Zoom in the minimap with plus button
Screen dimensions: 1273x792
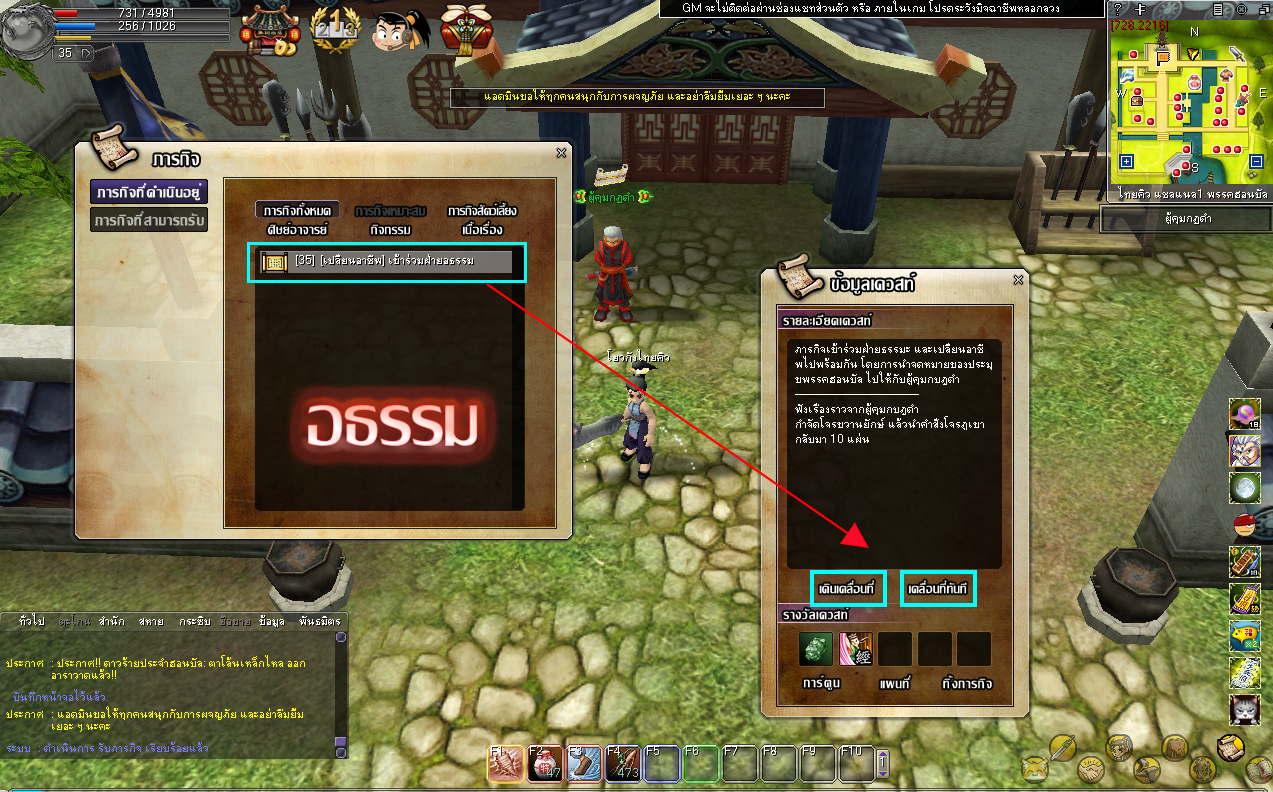[1127, 161]
